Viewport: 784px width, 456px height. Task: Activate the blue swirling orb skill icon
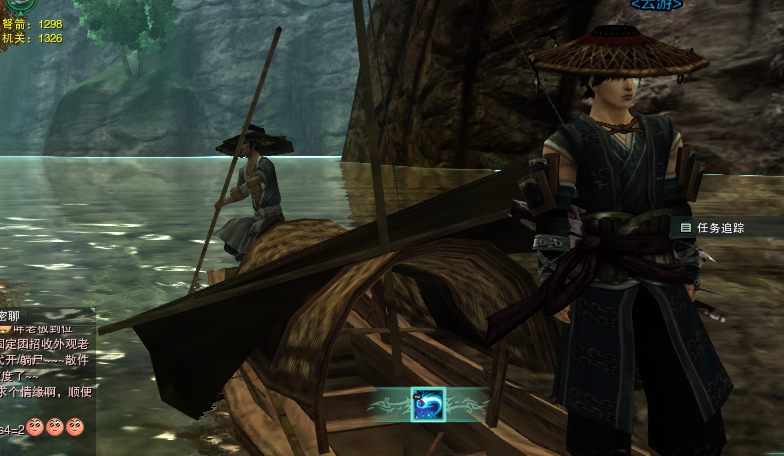[428, 404]
